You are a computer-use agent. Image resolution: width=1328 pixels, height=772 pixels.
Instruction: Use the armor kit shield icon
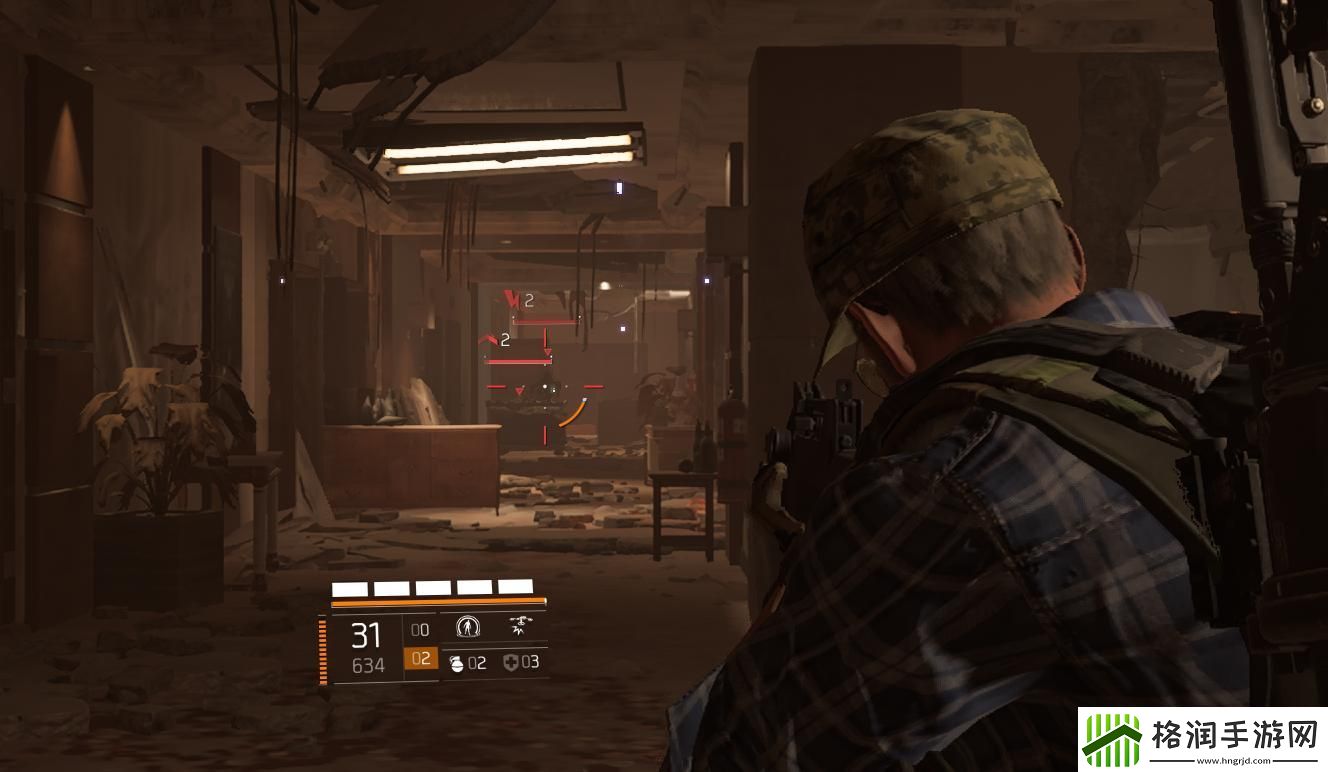pyautogui.click(x=510, y=662)
